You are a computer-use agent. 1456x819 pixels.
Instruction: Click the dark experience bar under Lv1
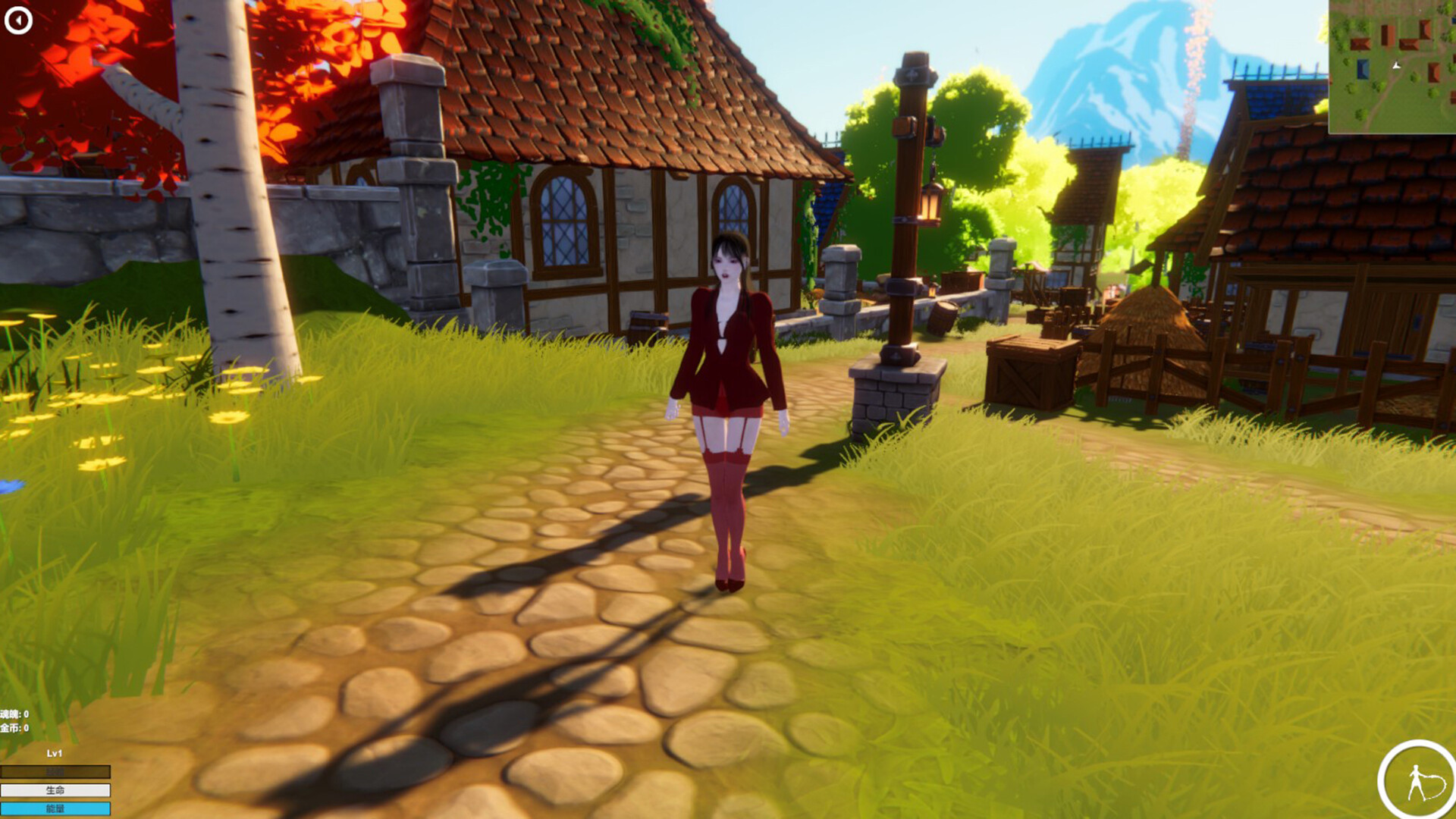(55, 771)
